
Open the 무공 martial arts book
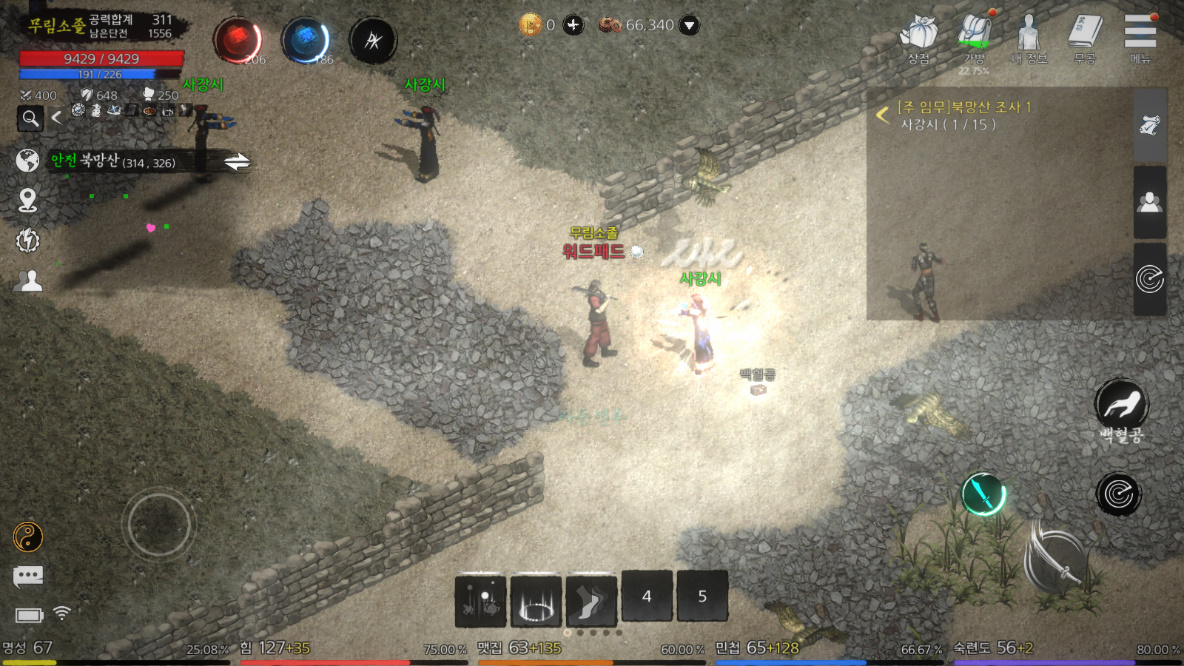1084,35
